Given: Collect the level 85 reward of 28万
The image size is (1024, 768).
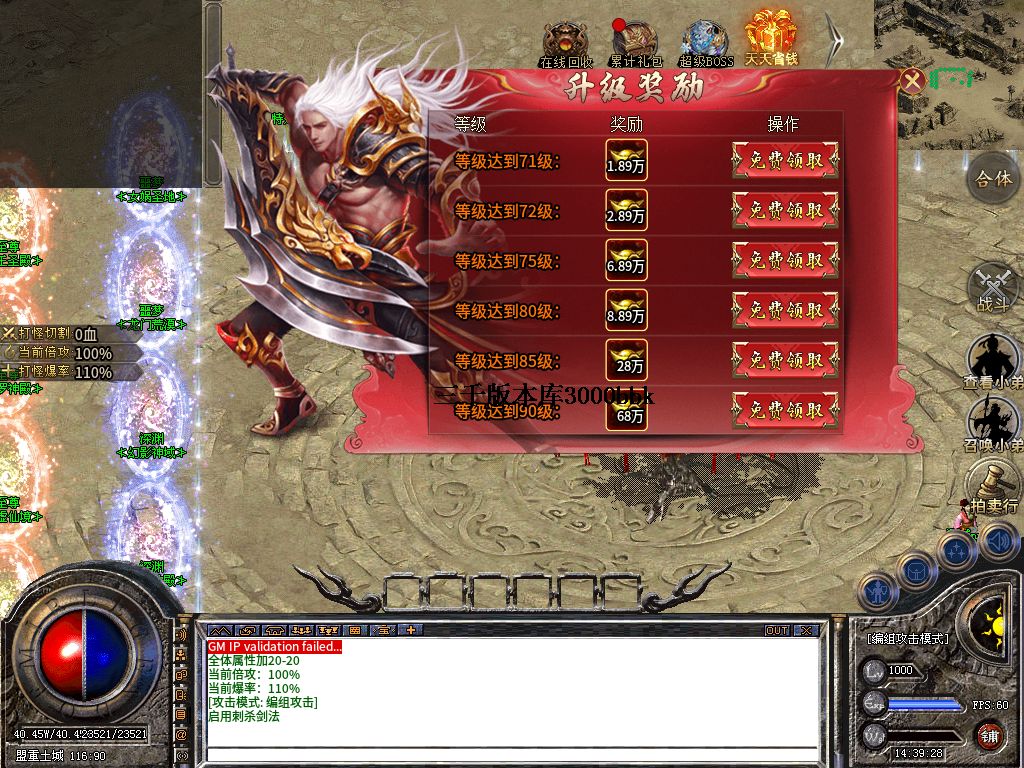Looking at the screenshot, I should pos(785,360).
